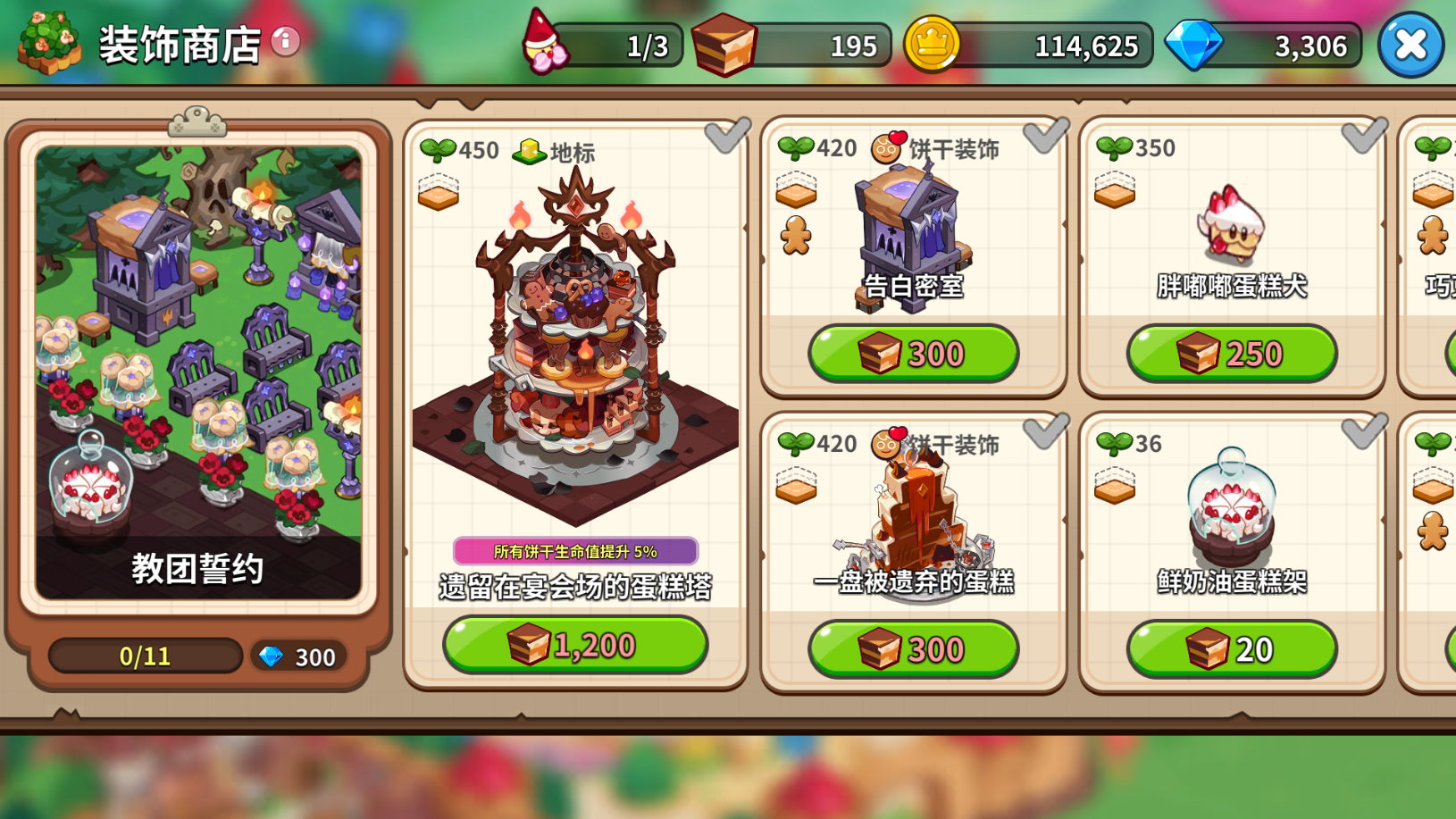Image resolution: width=1456 pixels, height=819 pixels.
Task: Tap the Santa hat cookie counter
Action: (x=603, y=45)
